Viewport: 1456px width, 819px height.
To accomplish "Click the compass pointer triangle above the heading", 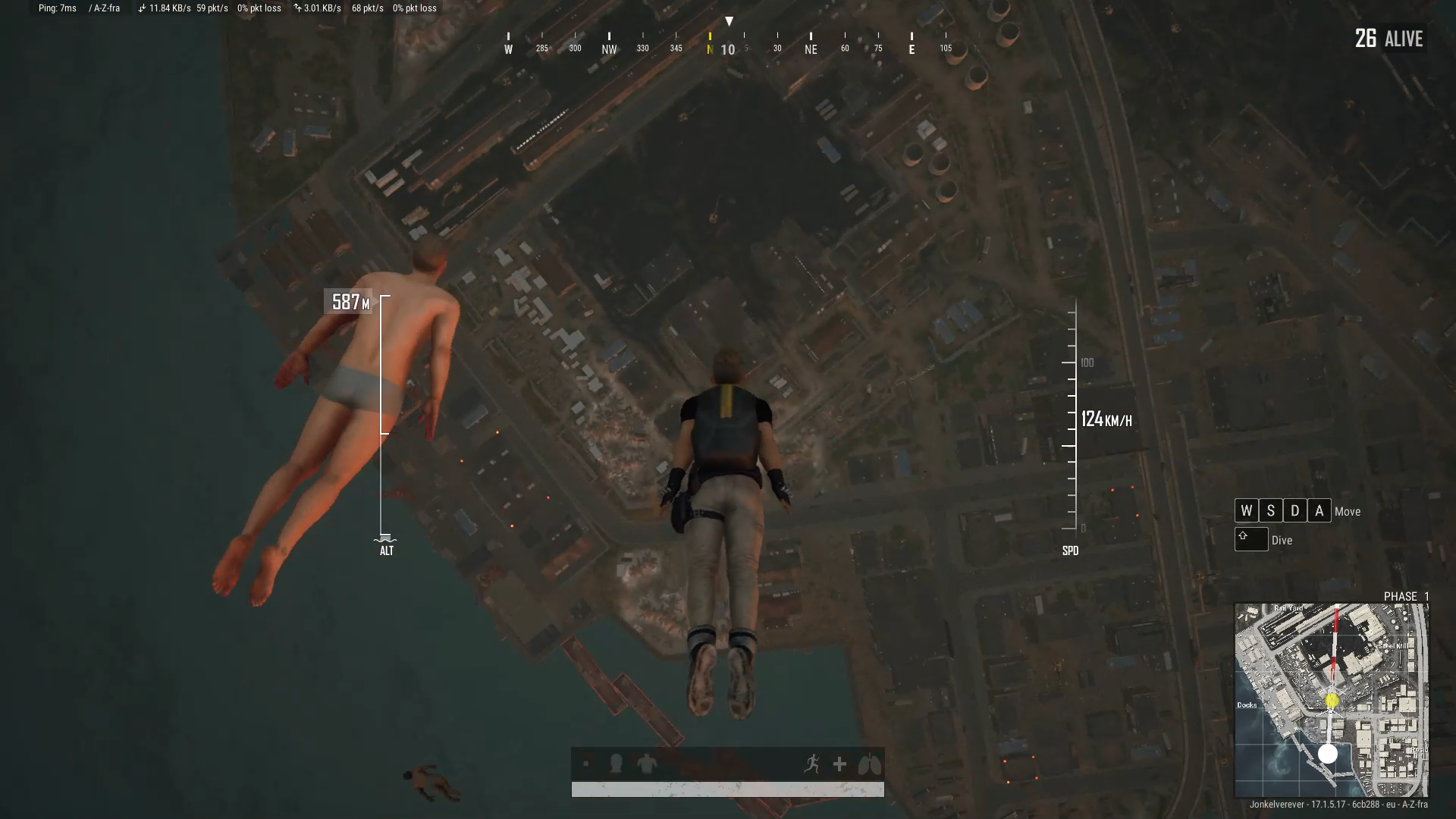I will [x=730, y=20].
